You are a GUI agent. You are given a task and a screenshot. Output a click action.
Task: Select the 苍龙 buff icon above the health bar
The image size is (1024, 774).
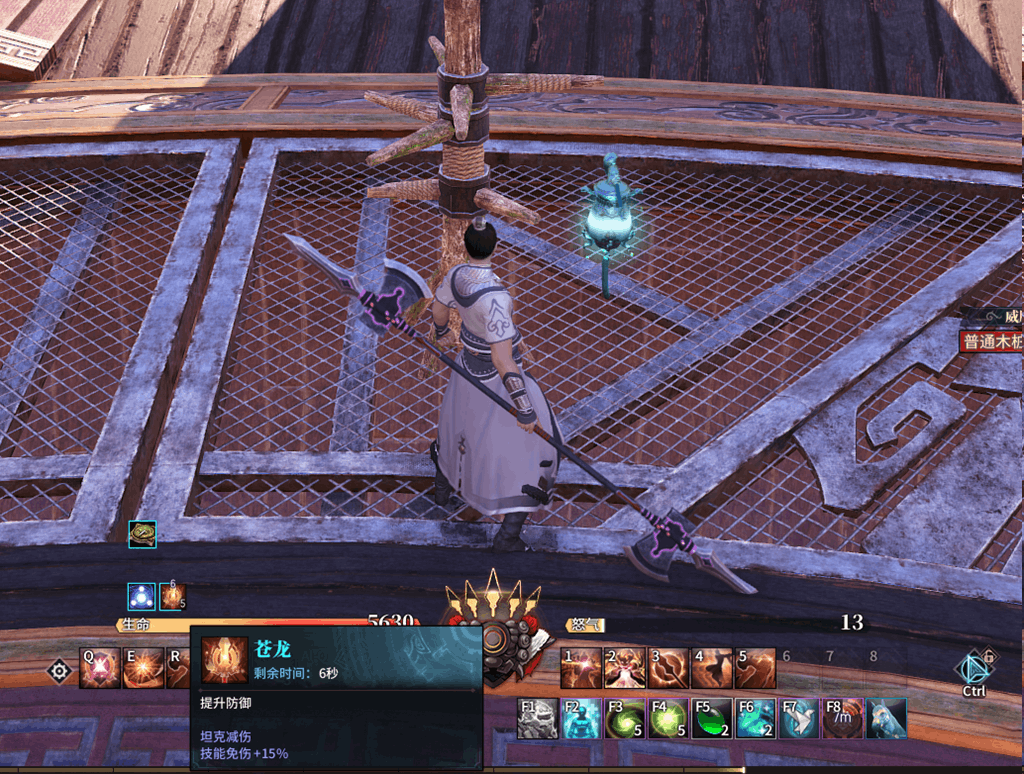point(173,597)
